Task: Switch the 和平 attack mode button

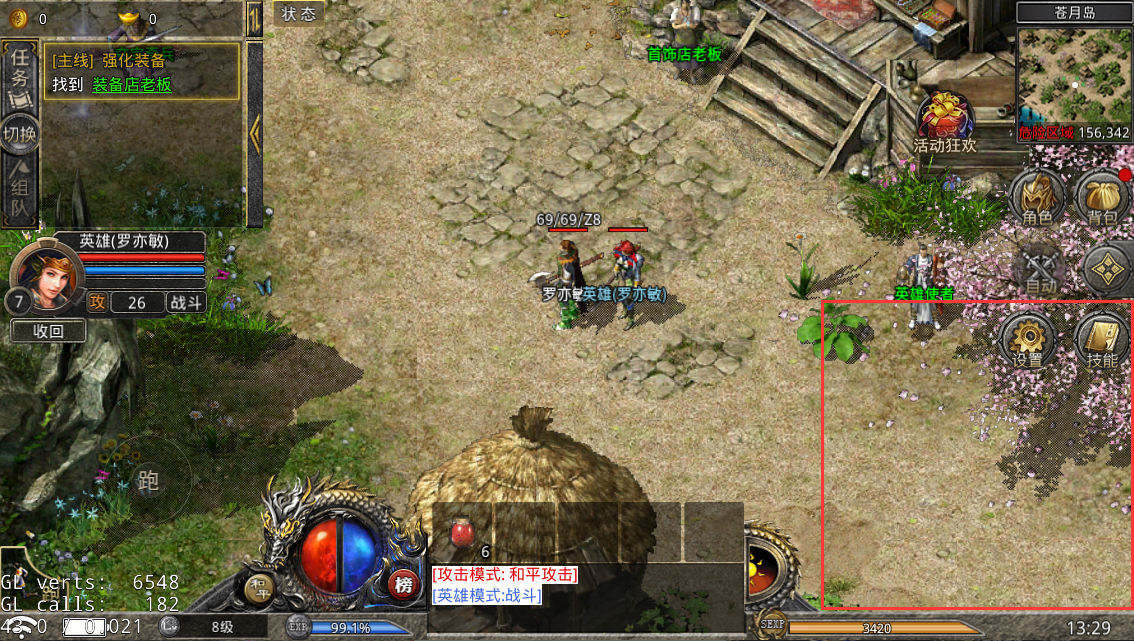Action: point(260,589)
